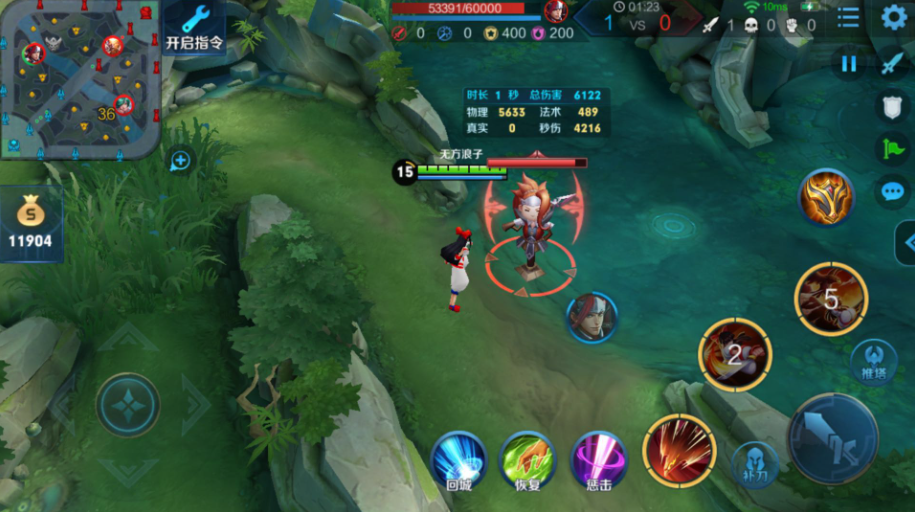Activate the skill showing cooldown 2
Image resolution: width=915 pixels, height=512 pixels.
(x=735, y=353)
